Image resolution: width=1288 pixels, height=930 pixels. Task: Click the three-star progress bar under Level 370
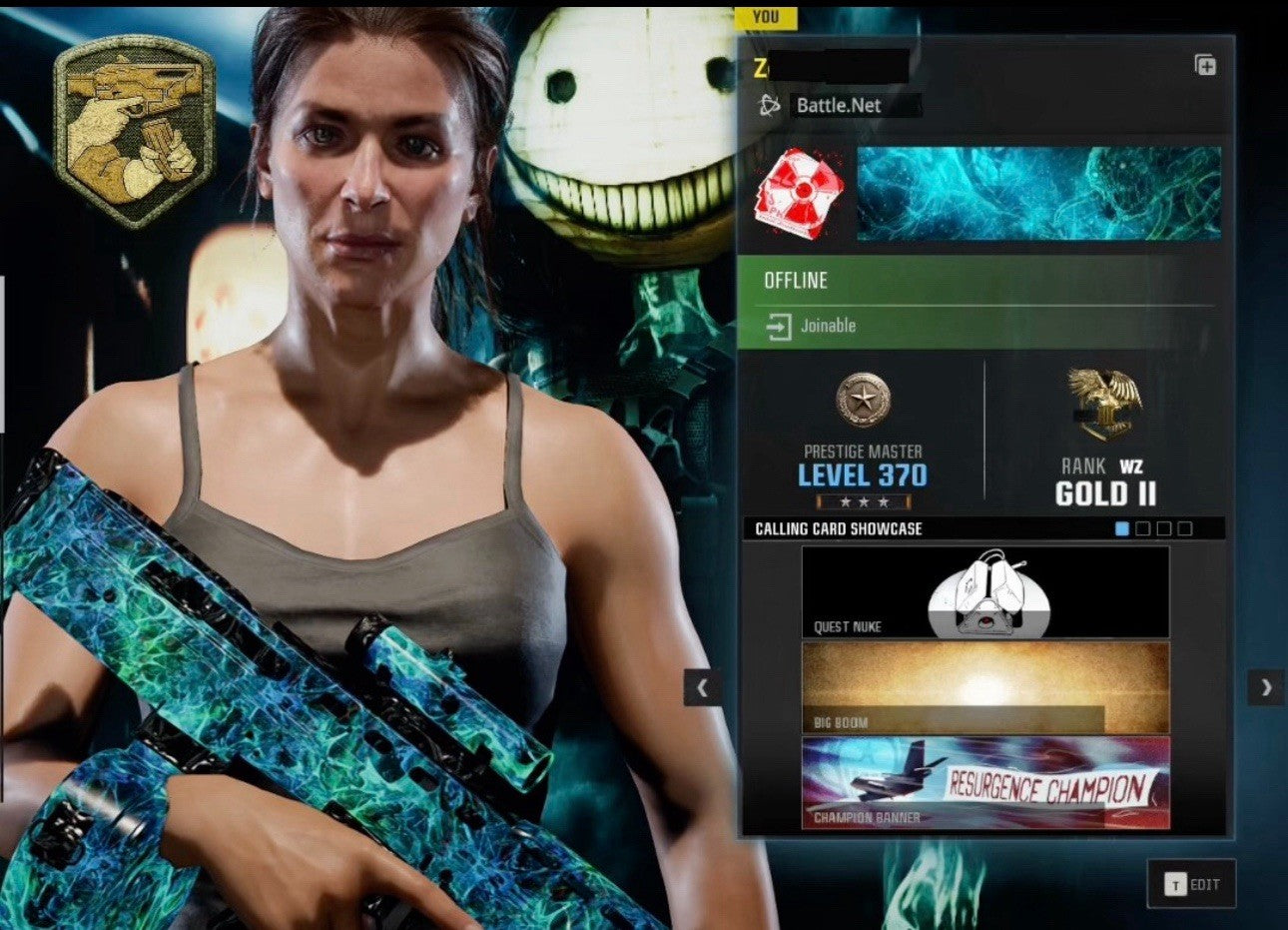click(x=861, y=501)
